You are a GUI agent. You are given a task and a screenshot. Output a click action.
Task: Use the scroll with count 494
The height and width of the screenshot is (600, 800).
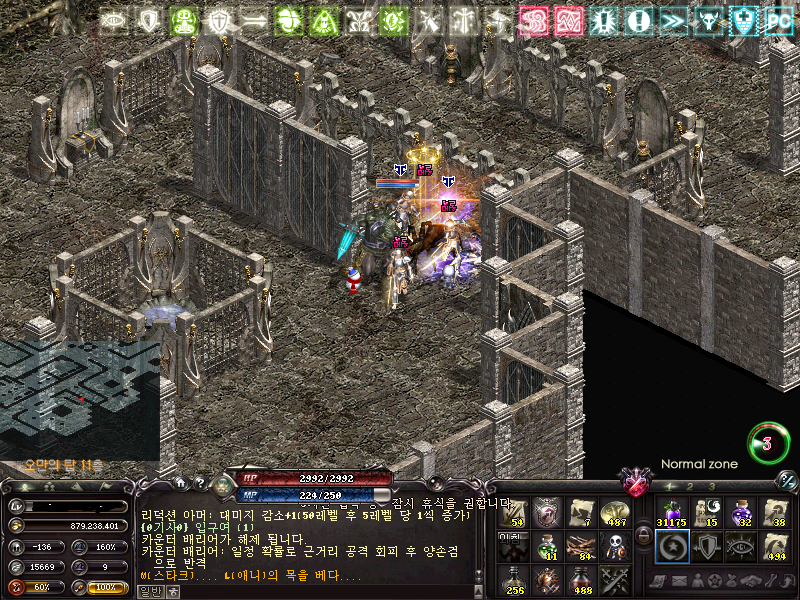point(776,546)
